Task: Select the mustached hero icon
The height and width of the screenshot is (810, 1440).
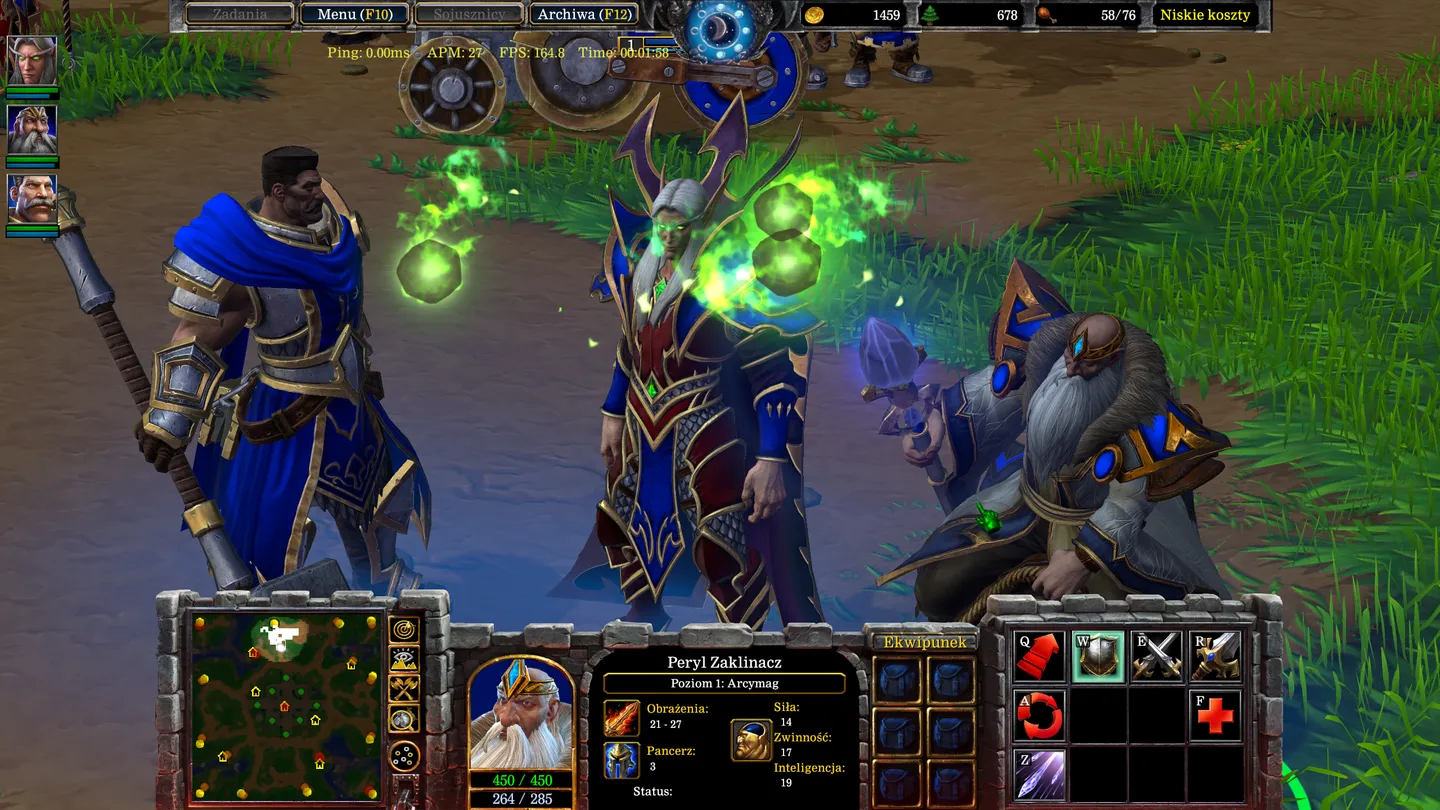Action: pos(32,199)
